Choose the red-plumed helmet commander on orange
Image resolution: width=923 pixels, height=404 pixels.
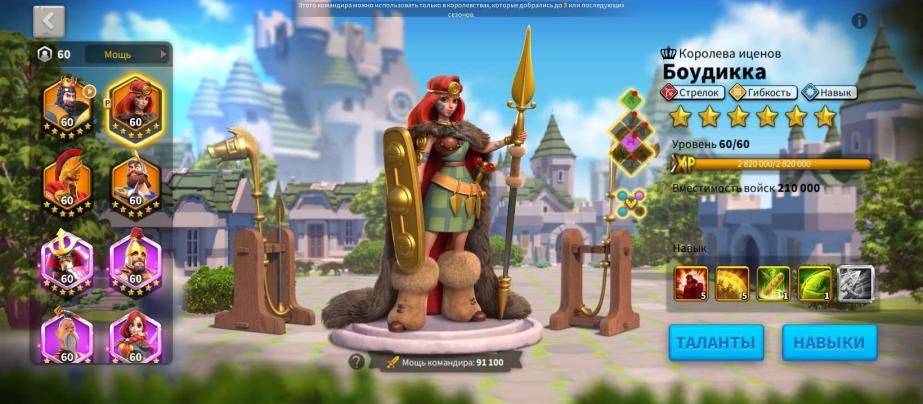click(67, 181)
